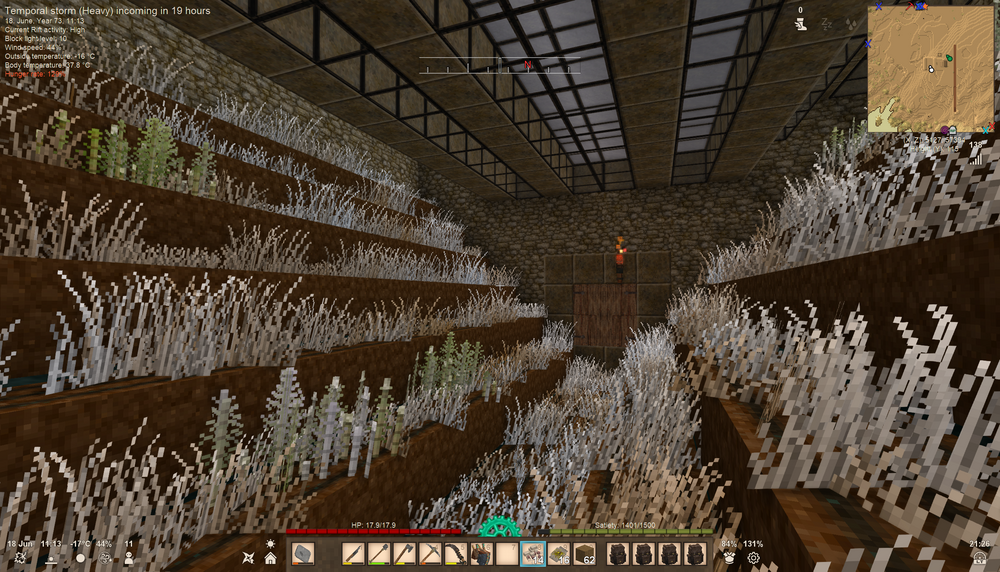1000x572 pixels.
Task: Select the scythe hotbar slot
Action: coord(456,554)
